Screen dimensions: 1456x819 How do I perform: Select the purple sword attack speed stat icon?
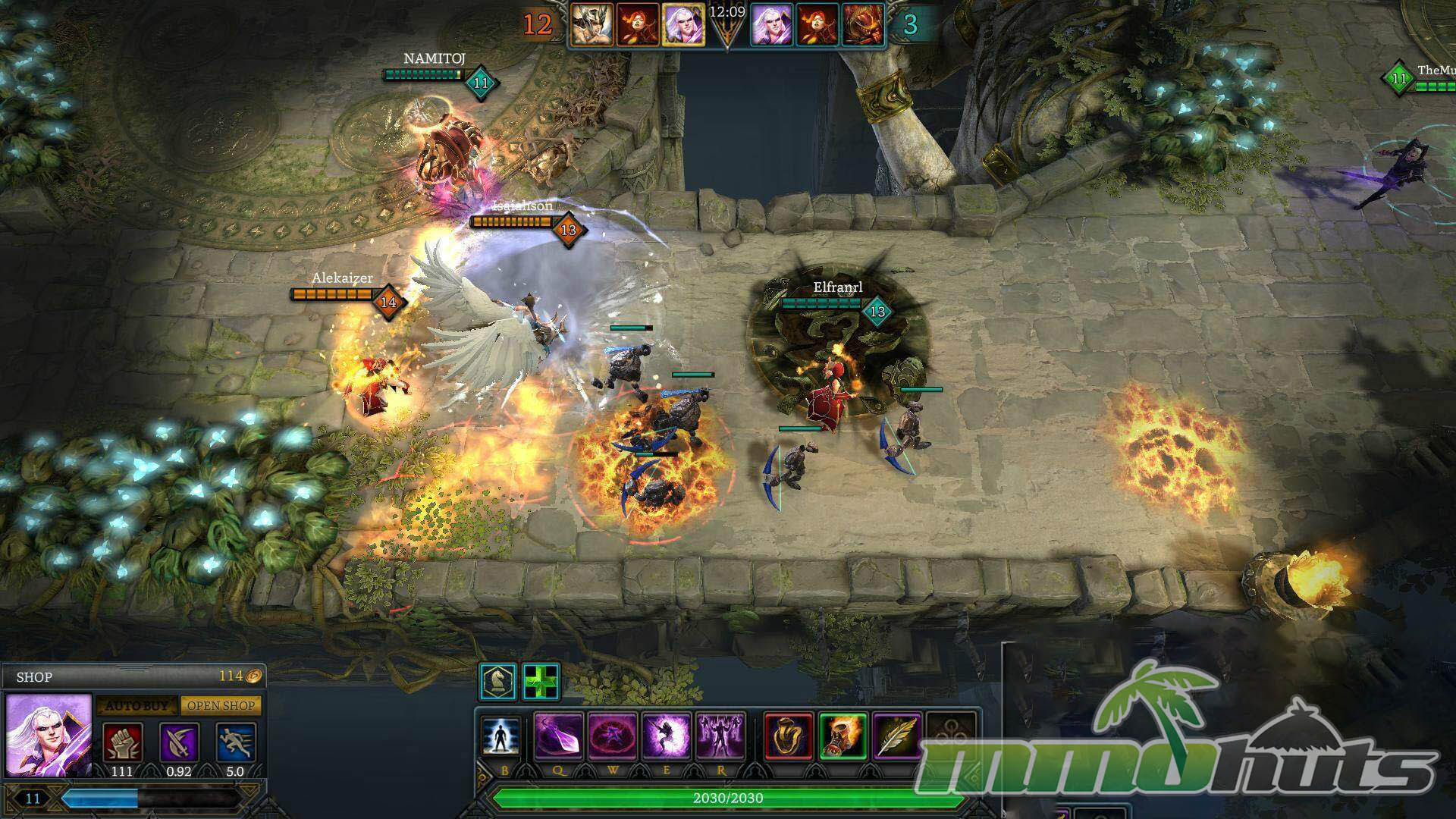179,742
